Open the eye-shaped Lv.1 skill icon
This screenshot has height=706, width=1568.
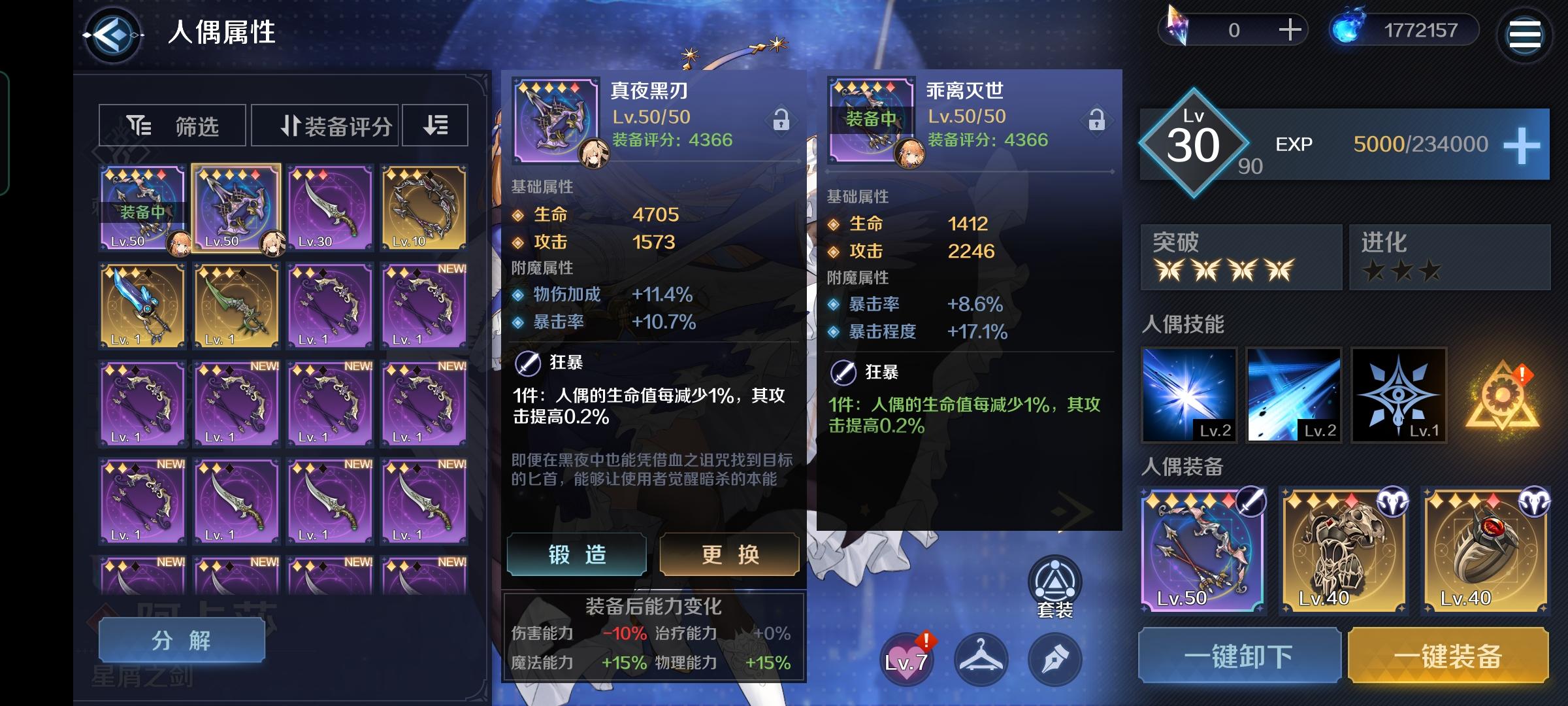coord(1399,394)
